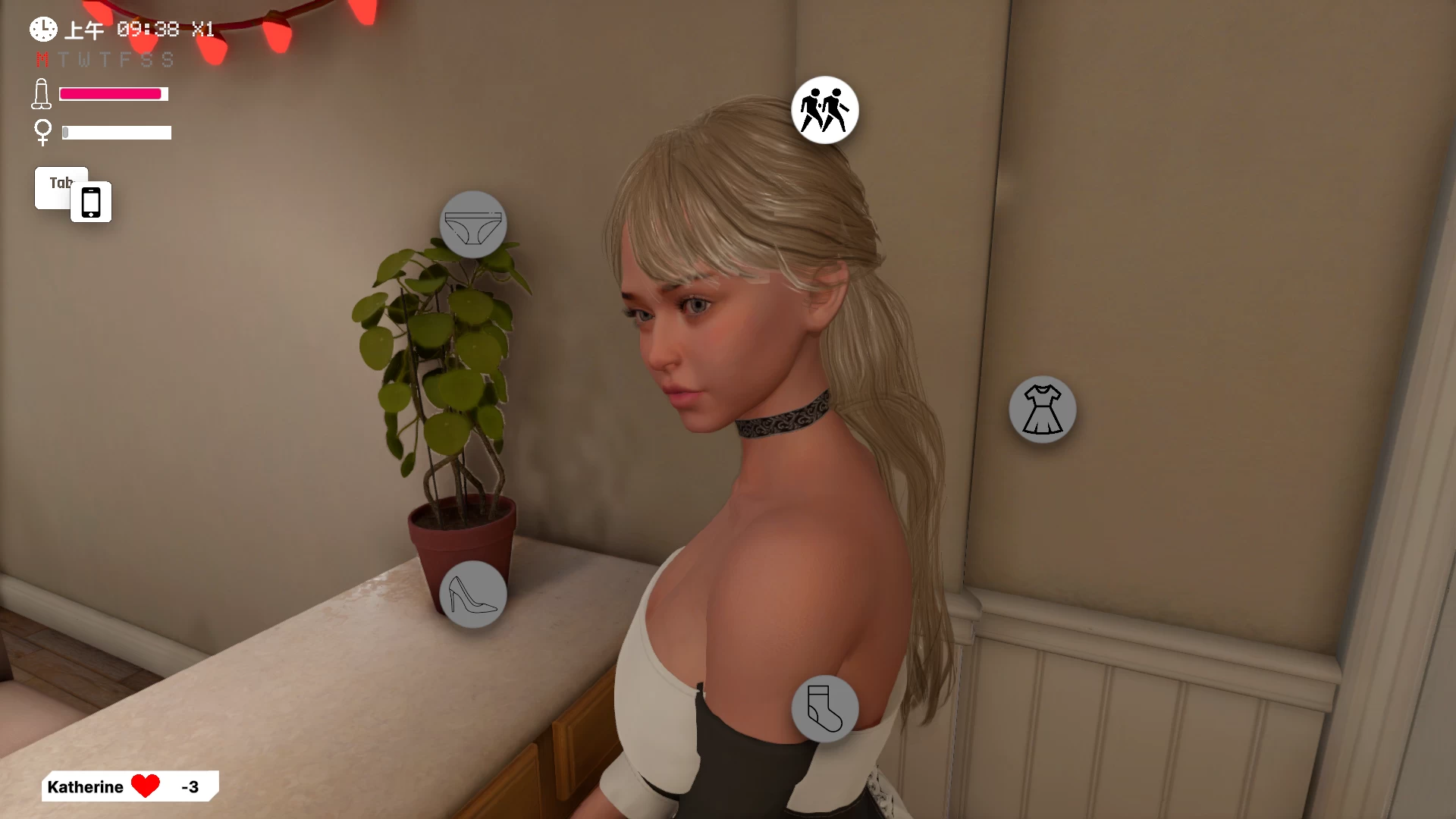Click the clock icon in the top-left HUD

(42, 29)
